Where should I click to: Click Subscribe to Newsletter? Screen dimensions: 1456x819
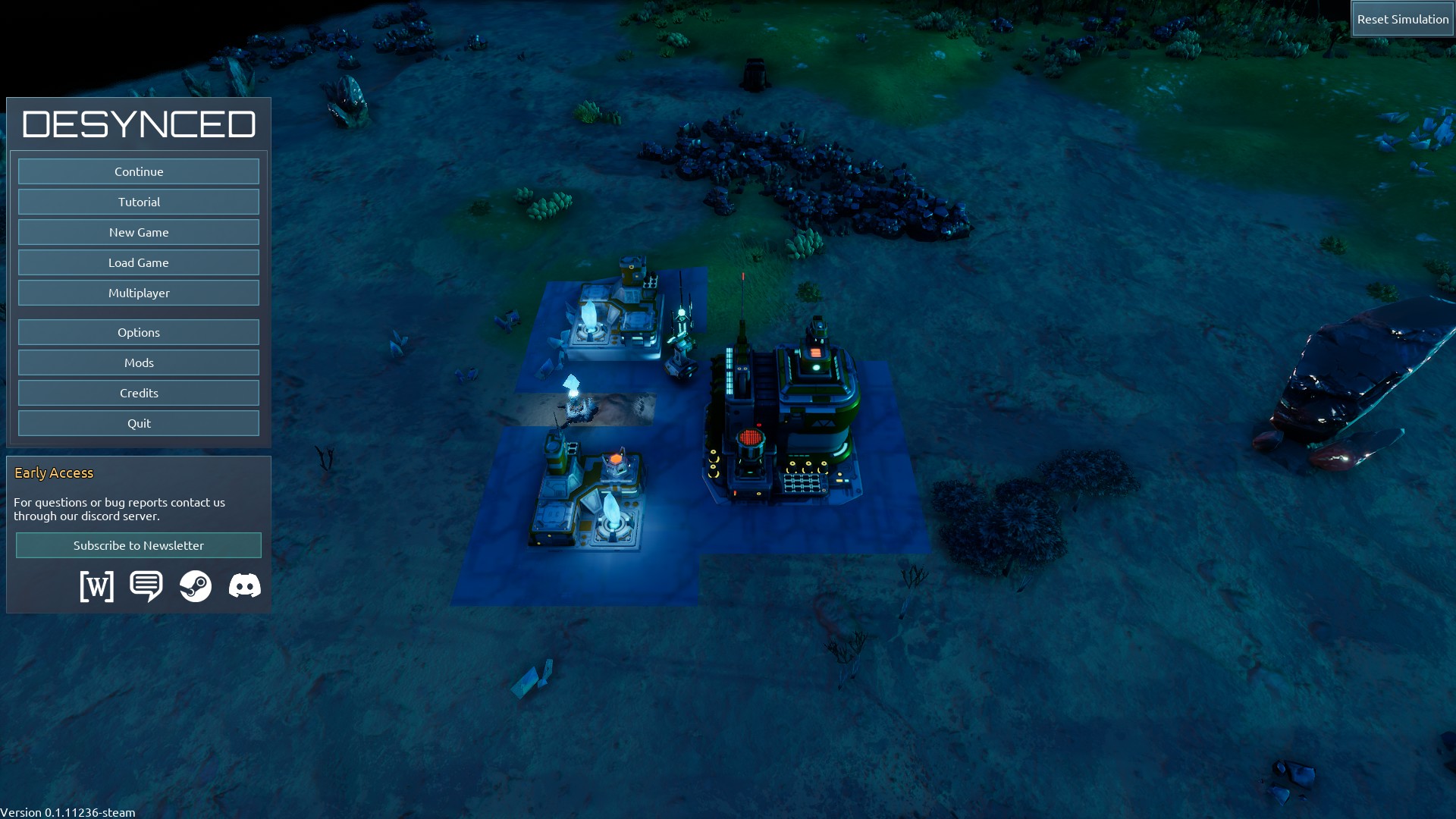click(x=139, y=545)
